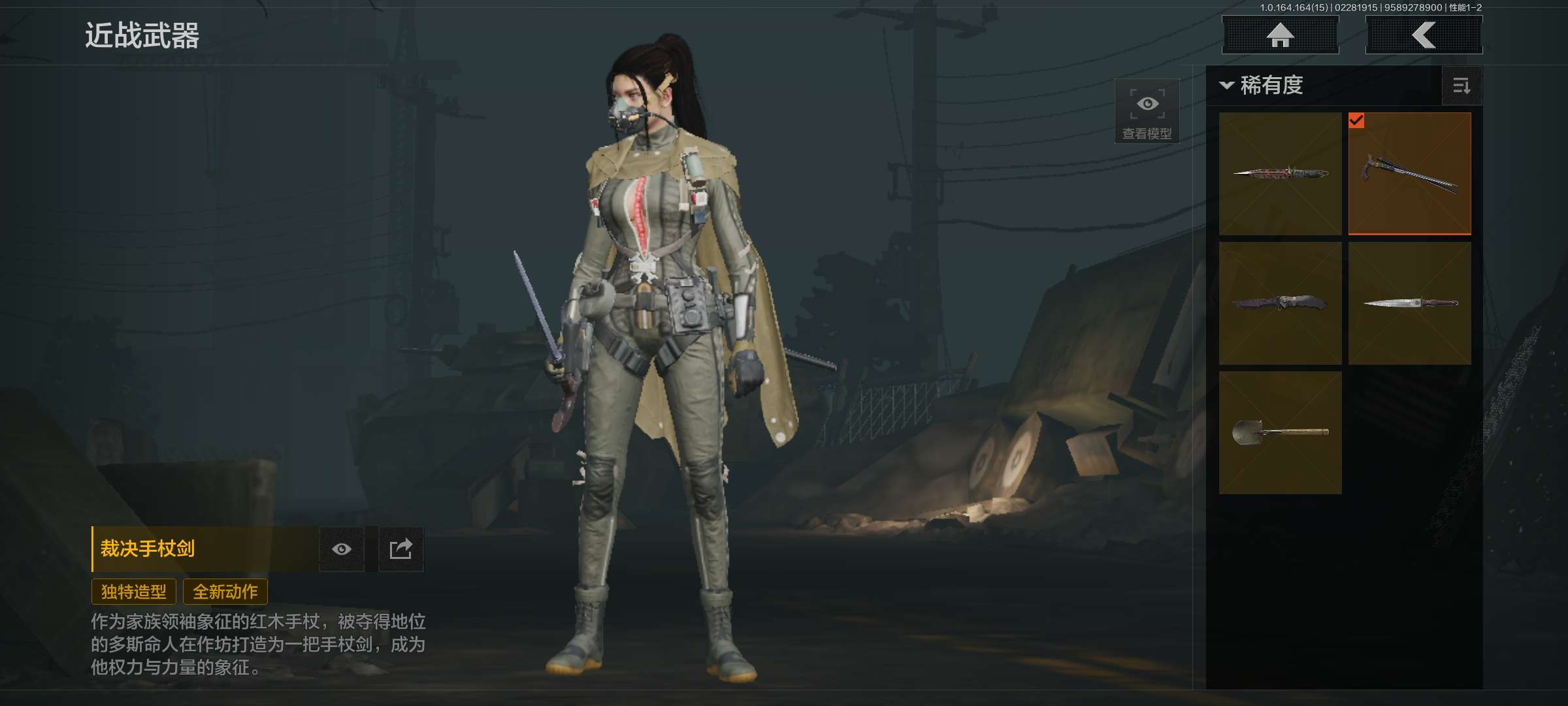The width and height of the screenshot is (1568, 706).
Task: Select the equipped cane sword tile
Action: point(1410,173)
